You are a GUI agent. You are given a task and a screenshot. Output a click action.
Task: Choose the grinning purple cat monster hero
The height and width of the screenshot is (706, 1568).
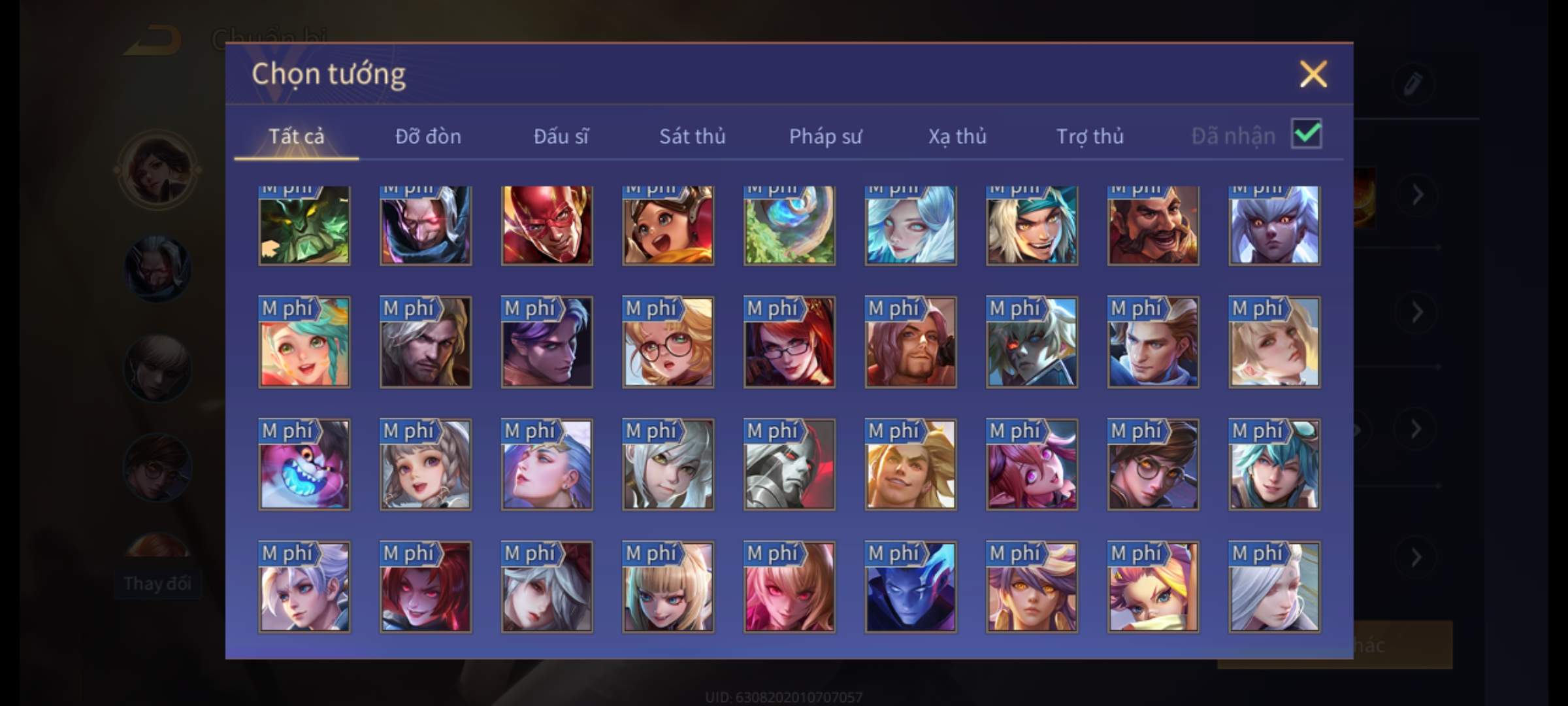[x=304, y=465]
